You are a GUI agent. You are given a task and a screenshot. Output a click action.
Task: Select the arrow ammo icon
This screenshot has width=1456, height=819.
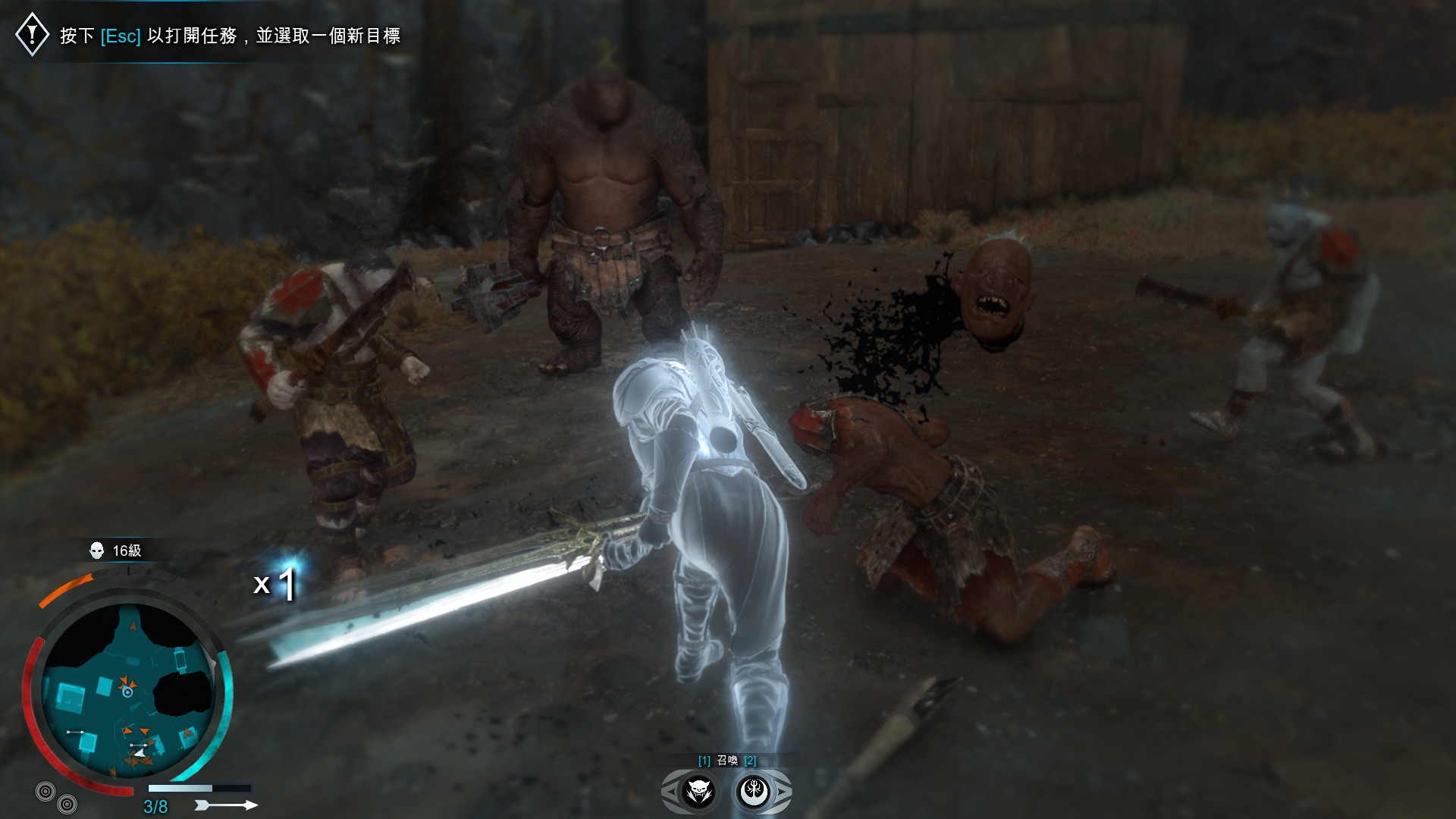click(x=226, y=805)
